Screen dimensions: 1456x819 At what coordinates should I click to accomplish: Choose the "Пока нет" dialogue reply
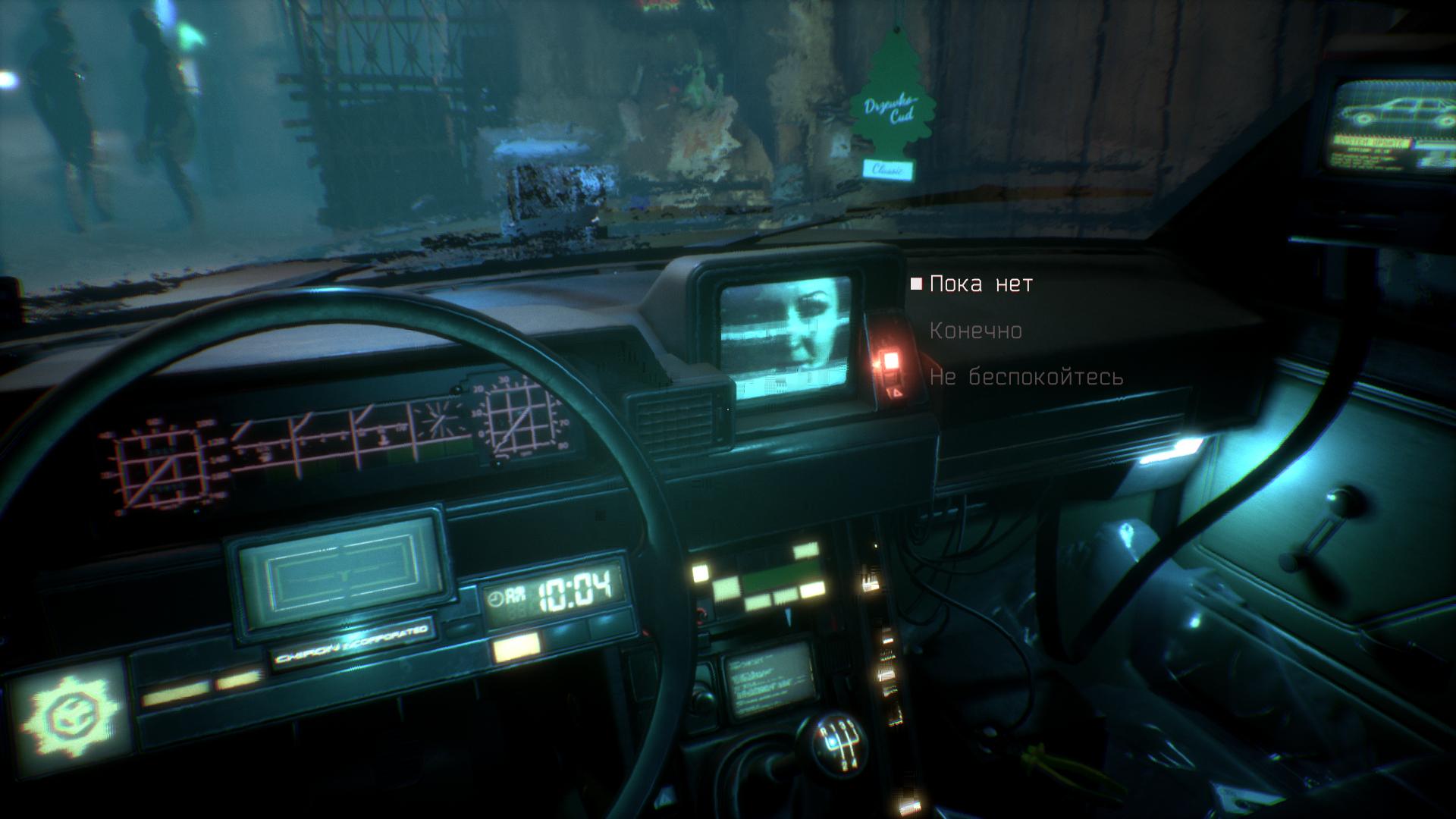tap(981, 284)
